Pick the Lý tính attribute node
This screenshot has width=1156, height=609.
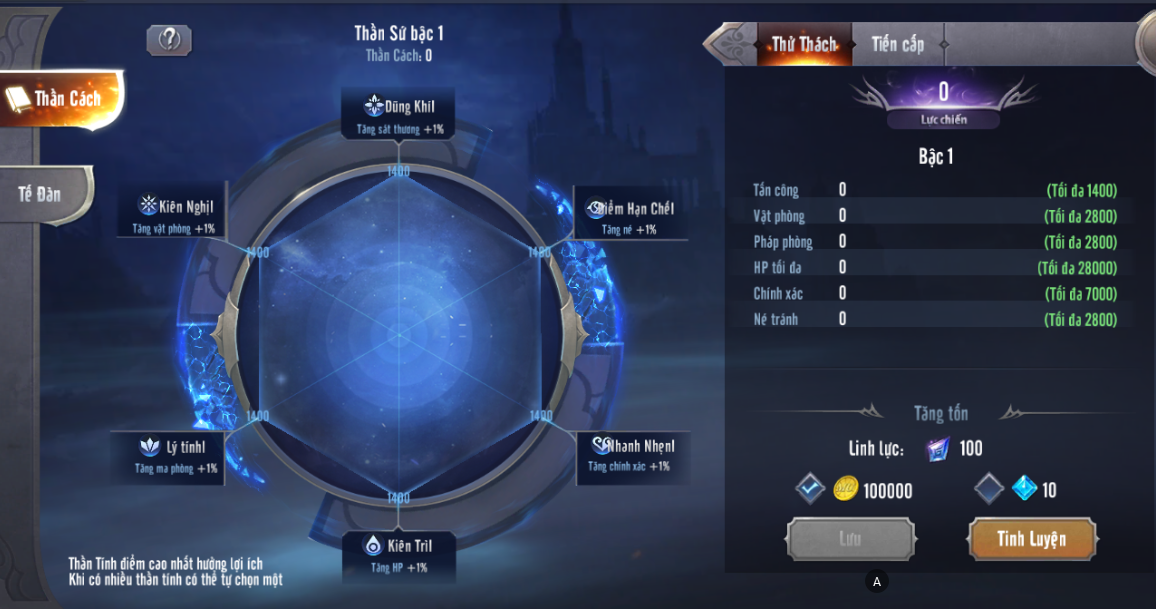point(176,455)
